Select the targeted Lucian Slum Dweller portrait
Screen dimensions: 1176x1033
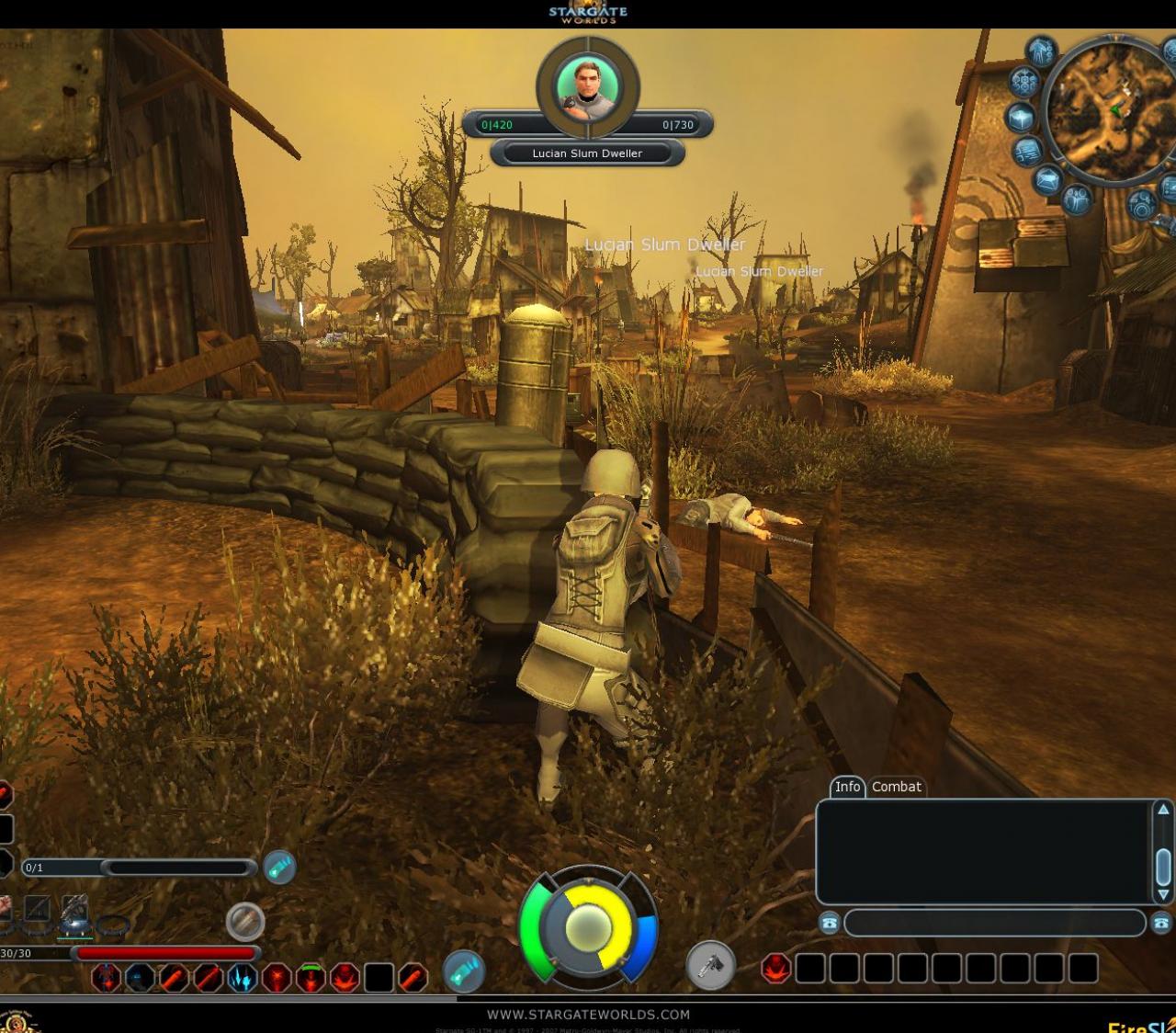pyautogui.click(x=588, y=87)
